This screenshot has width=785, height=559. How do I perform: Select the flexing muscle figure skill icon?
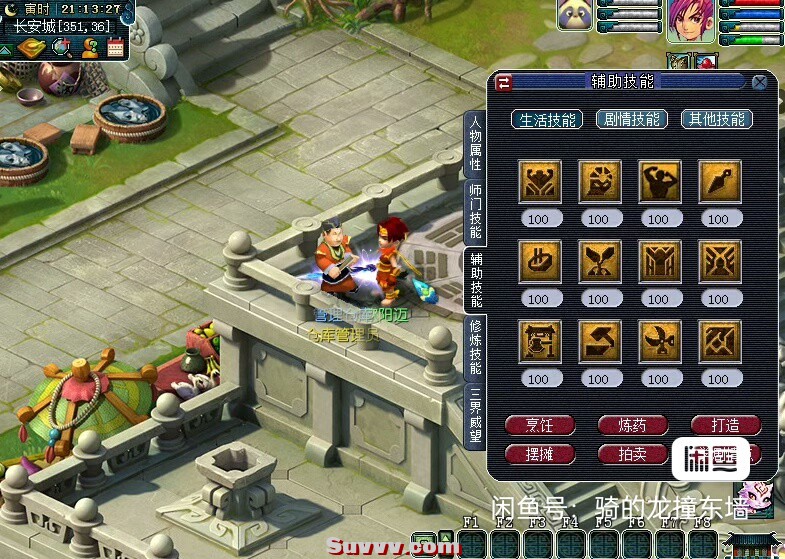point(659,181)
